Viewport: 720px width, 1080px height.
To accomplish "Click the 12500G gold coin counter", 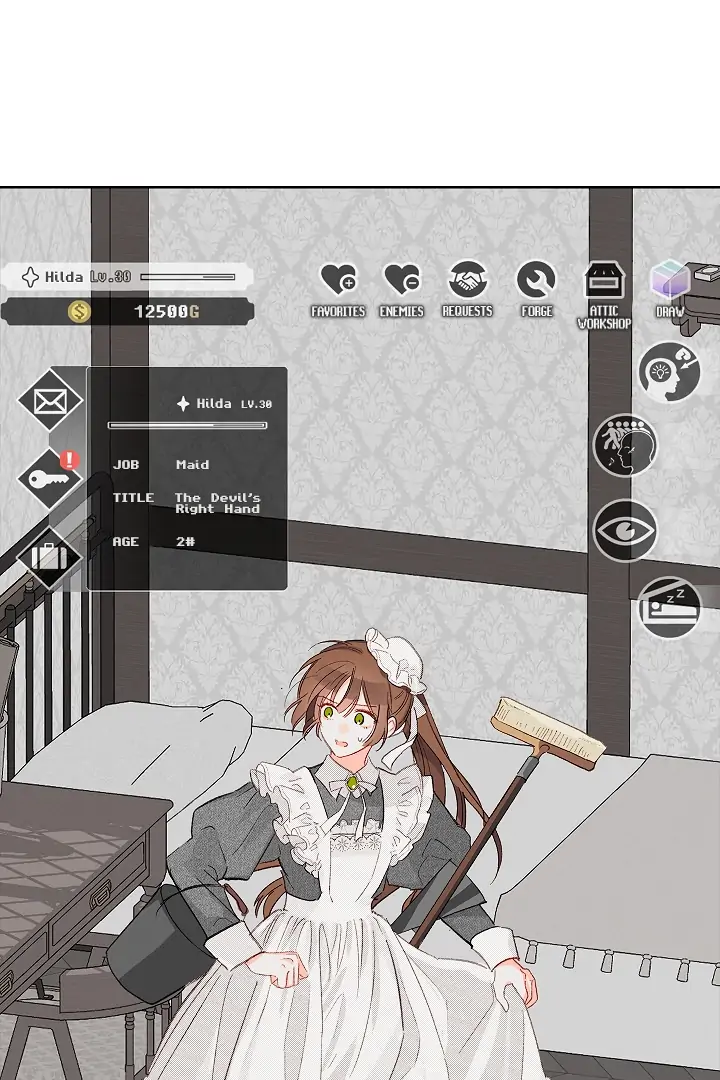I will (x=126, y=312).
